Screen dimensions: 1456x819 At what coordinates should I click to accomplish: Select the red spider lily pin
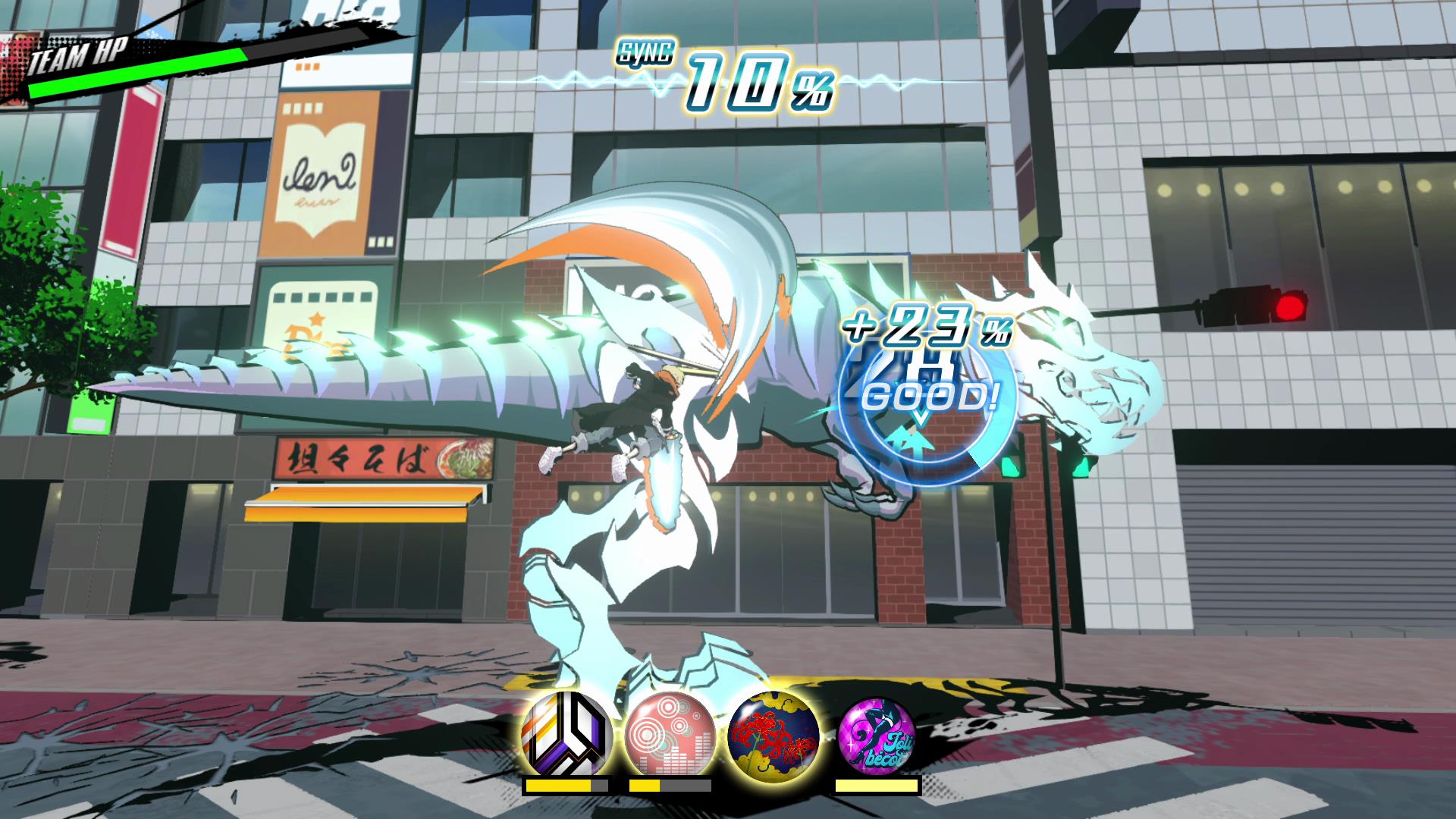(x=773, y=732)
